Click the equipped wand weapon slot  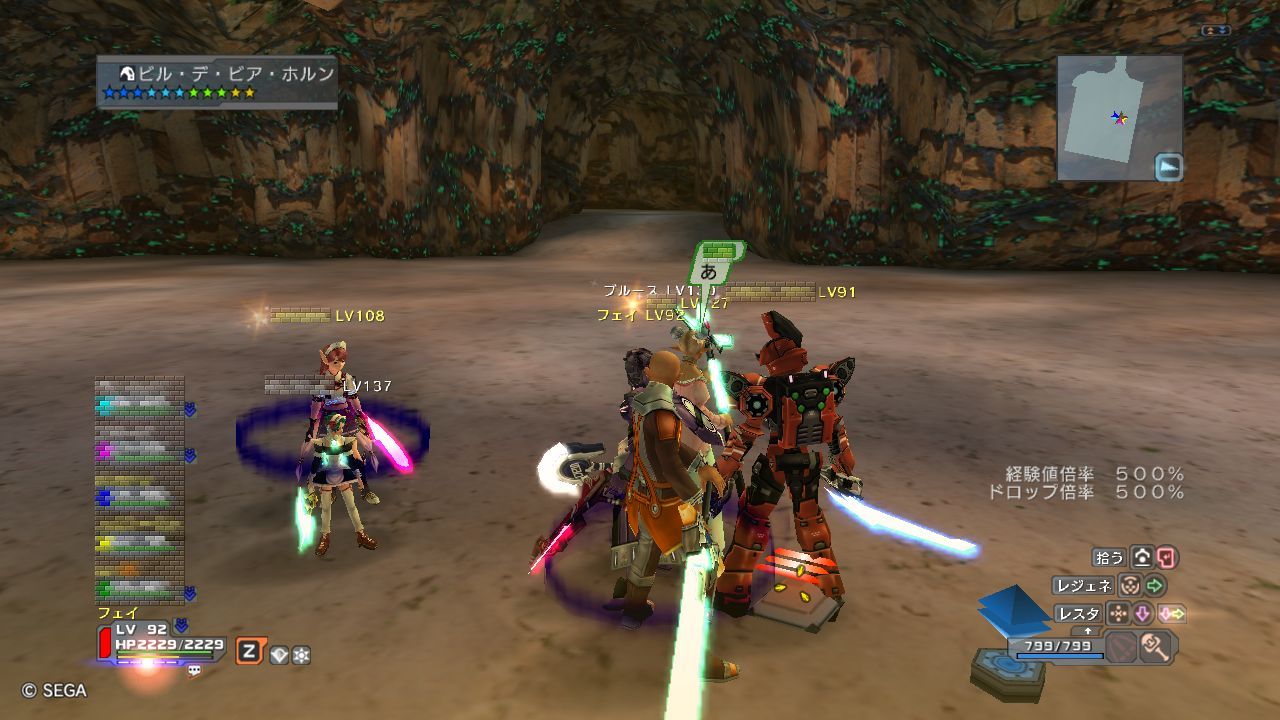(x=1155, y=647)
